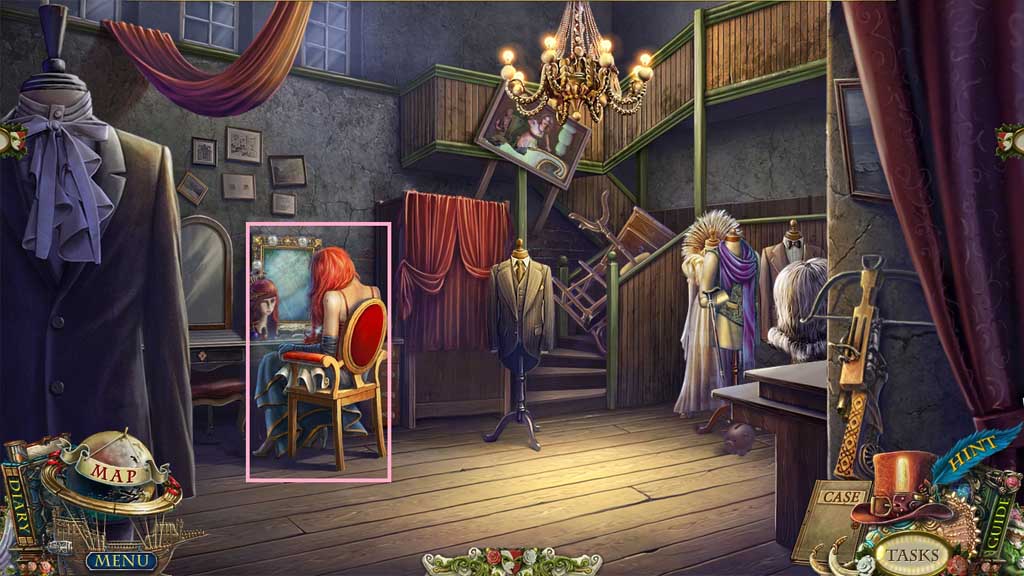
Task: Open the Diary book
Action: 17,499
